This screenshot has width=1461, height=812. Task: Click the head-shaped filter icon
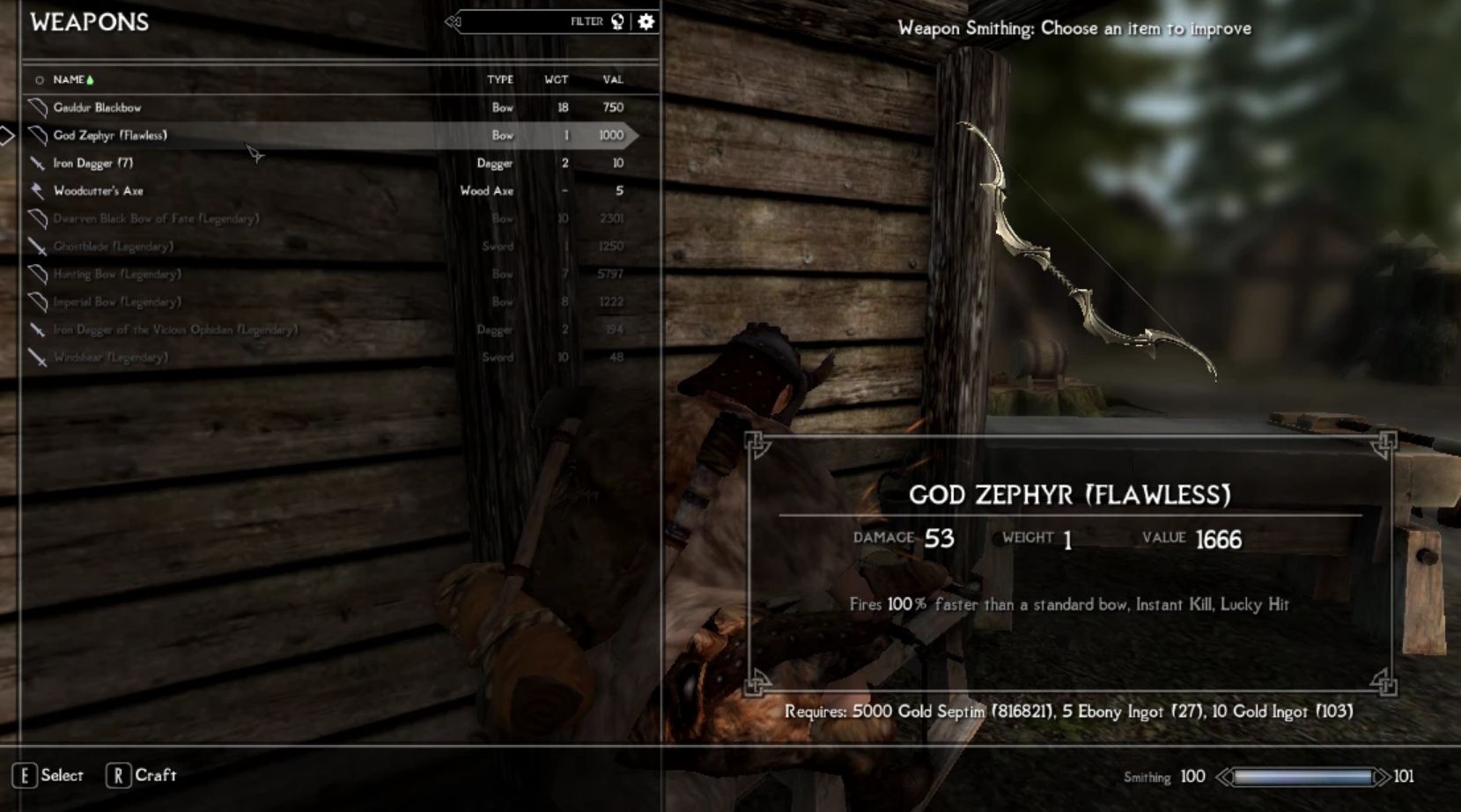click(x=617, y=22)
